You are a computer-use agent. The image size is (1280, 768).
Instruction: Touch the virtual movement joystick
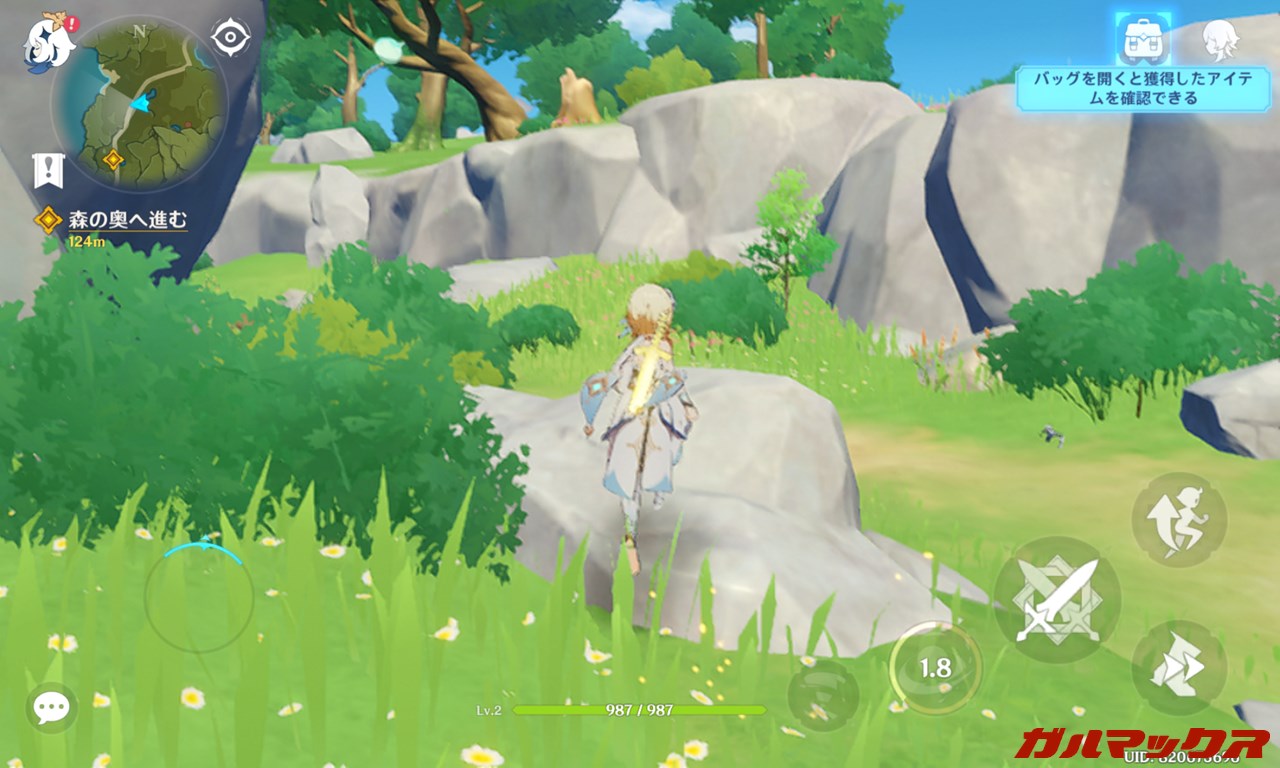point(199,598)
